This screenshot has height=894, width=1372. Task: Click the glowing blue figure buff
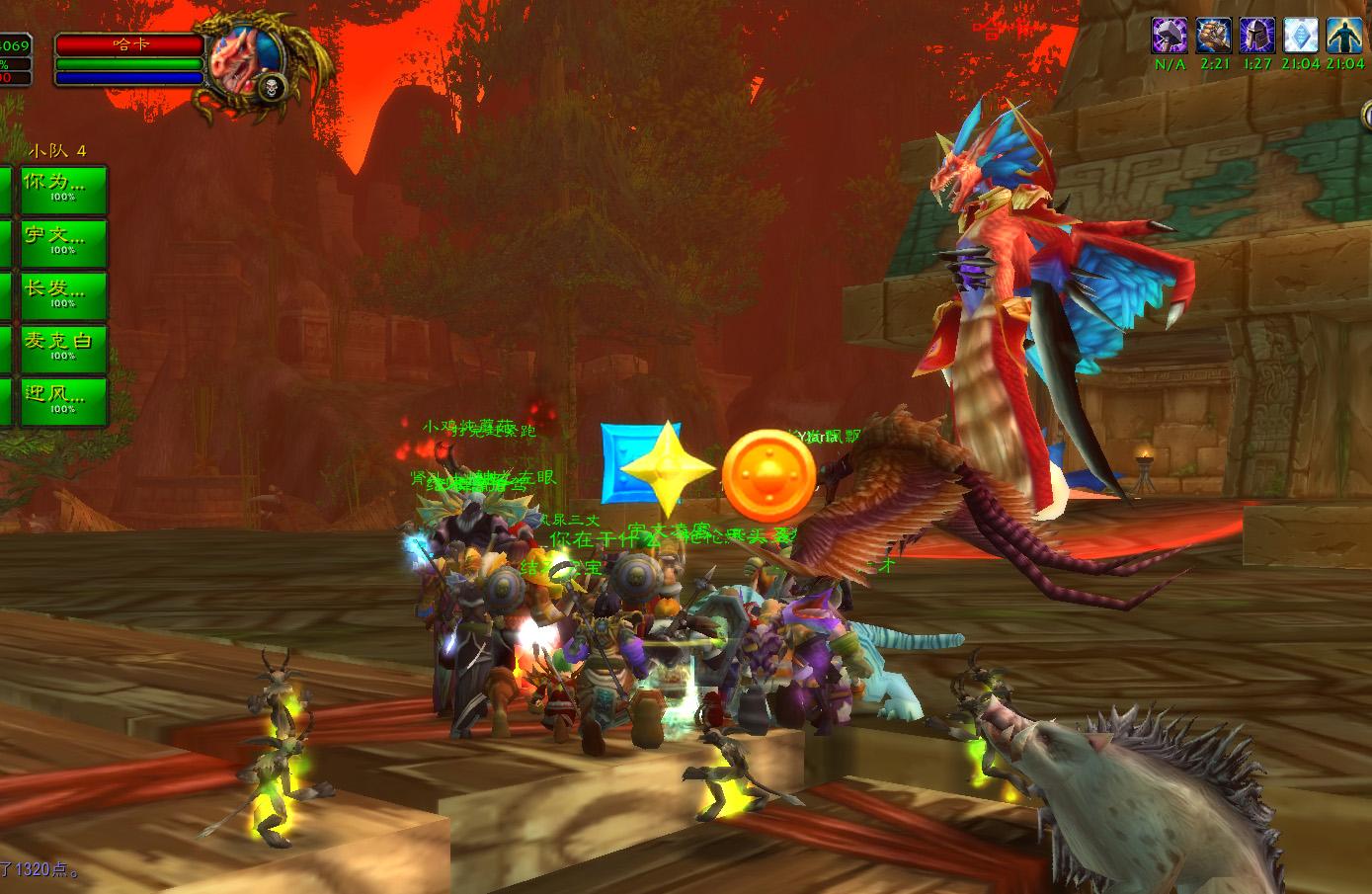coord(1344,36)
